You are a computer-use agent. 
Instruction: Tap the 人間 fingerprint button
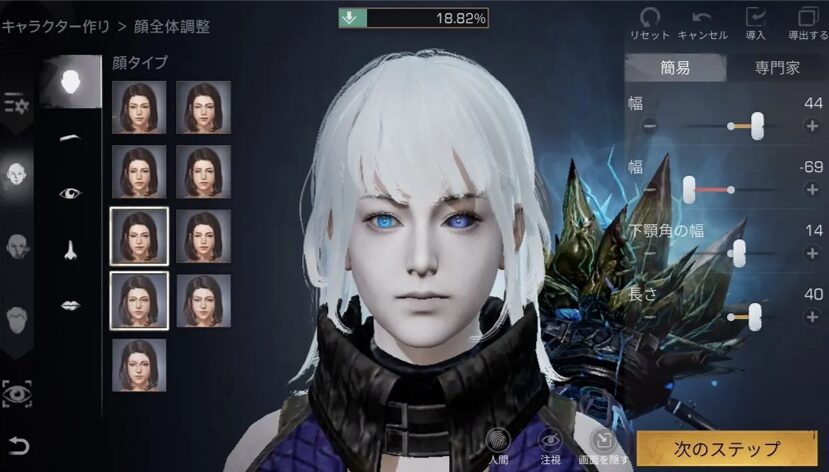click(497, 443)
